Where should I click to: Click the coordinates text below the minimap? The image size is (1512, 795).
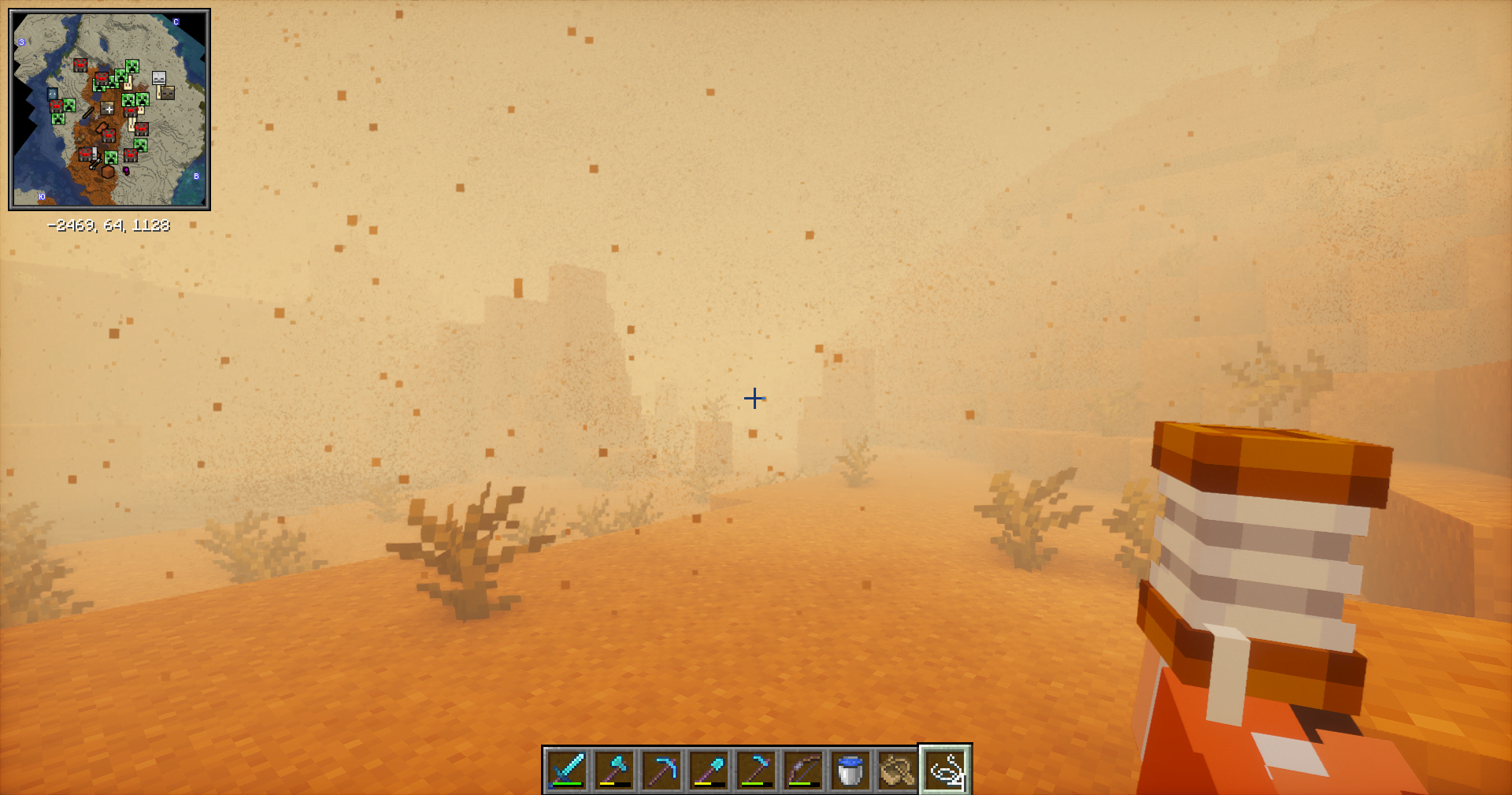pos(110,225)
